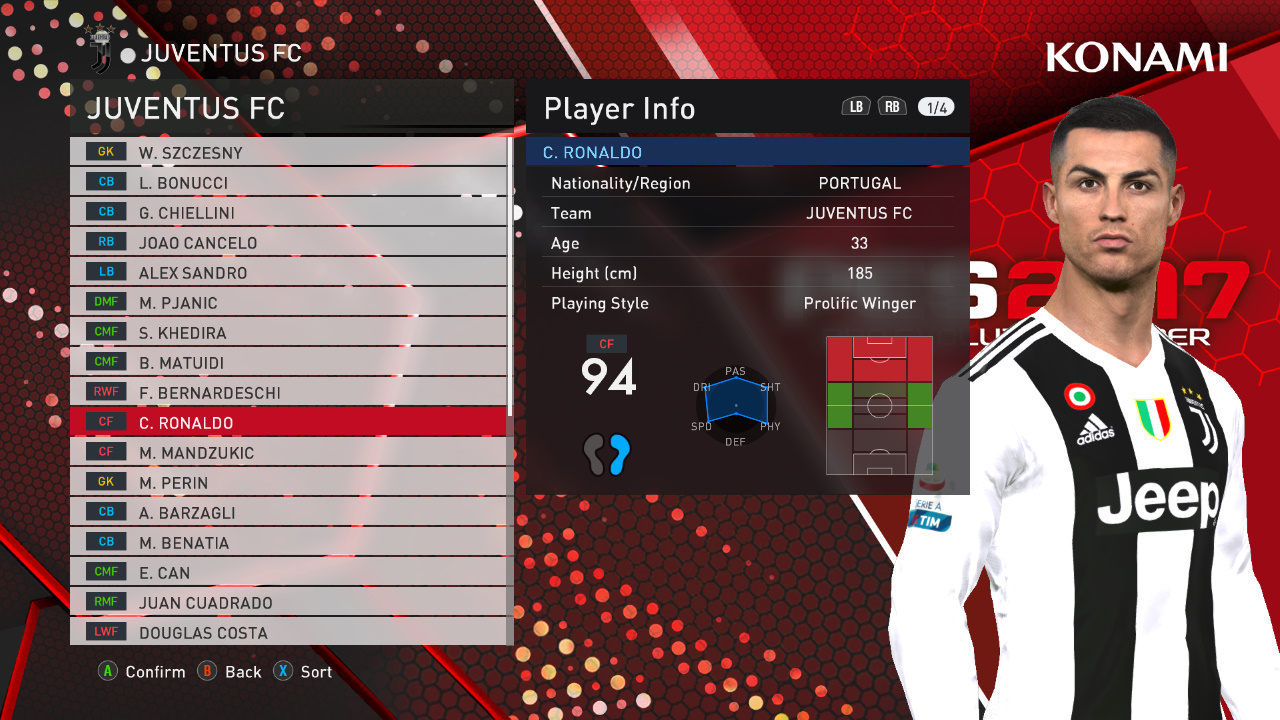This screenshot has height=720, width=1280.
Task: Select F. Bernardeschi's row
Action: pyautogui.click(x=288, y=392)
